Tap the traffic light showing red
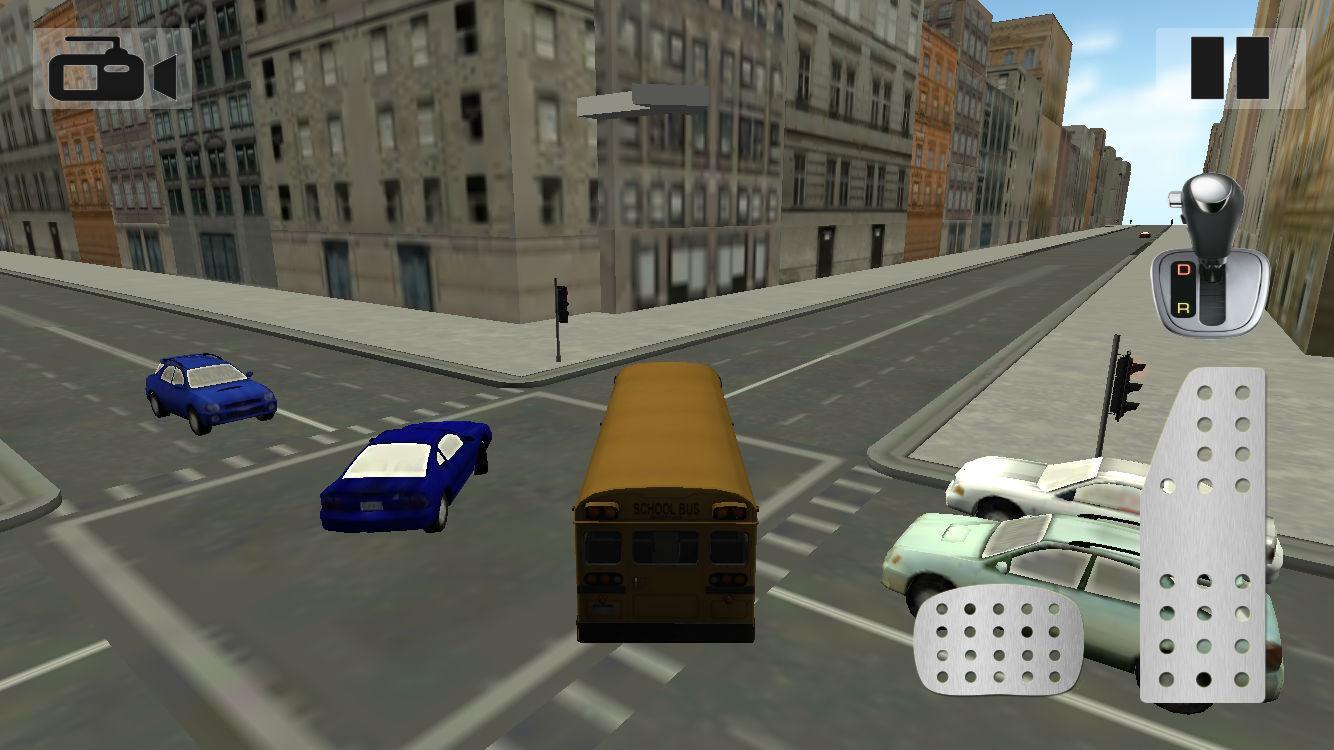 tap(1128, 370)
